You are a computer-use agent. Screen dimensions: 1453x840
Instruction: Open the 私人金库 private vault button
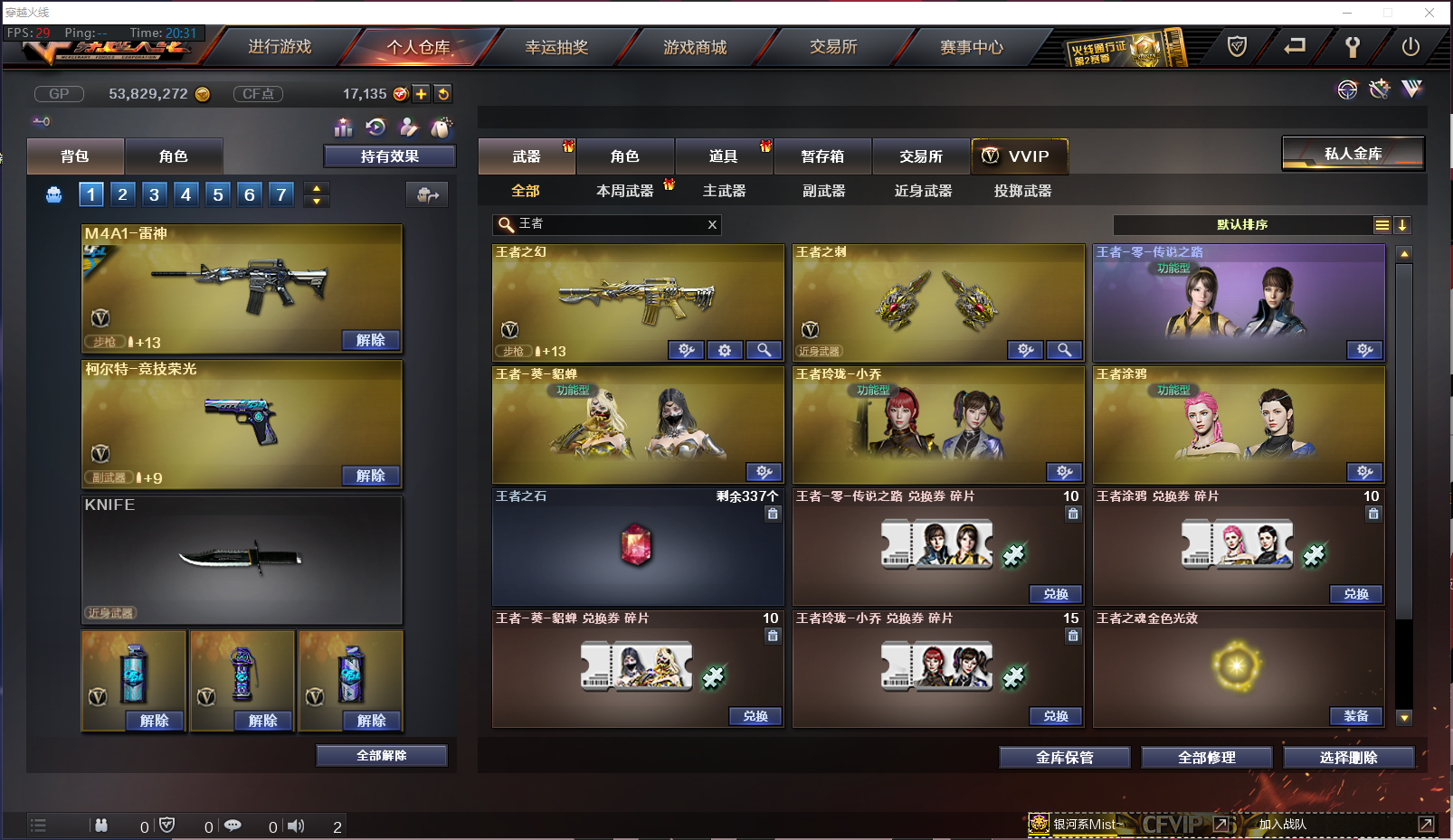pyautogui.click(x=1352, y=153)
